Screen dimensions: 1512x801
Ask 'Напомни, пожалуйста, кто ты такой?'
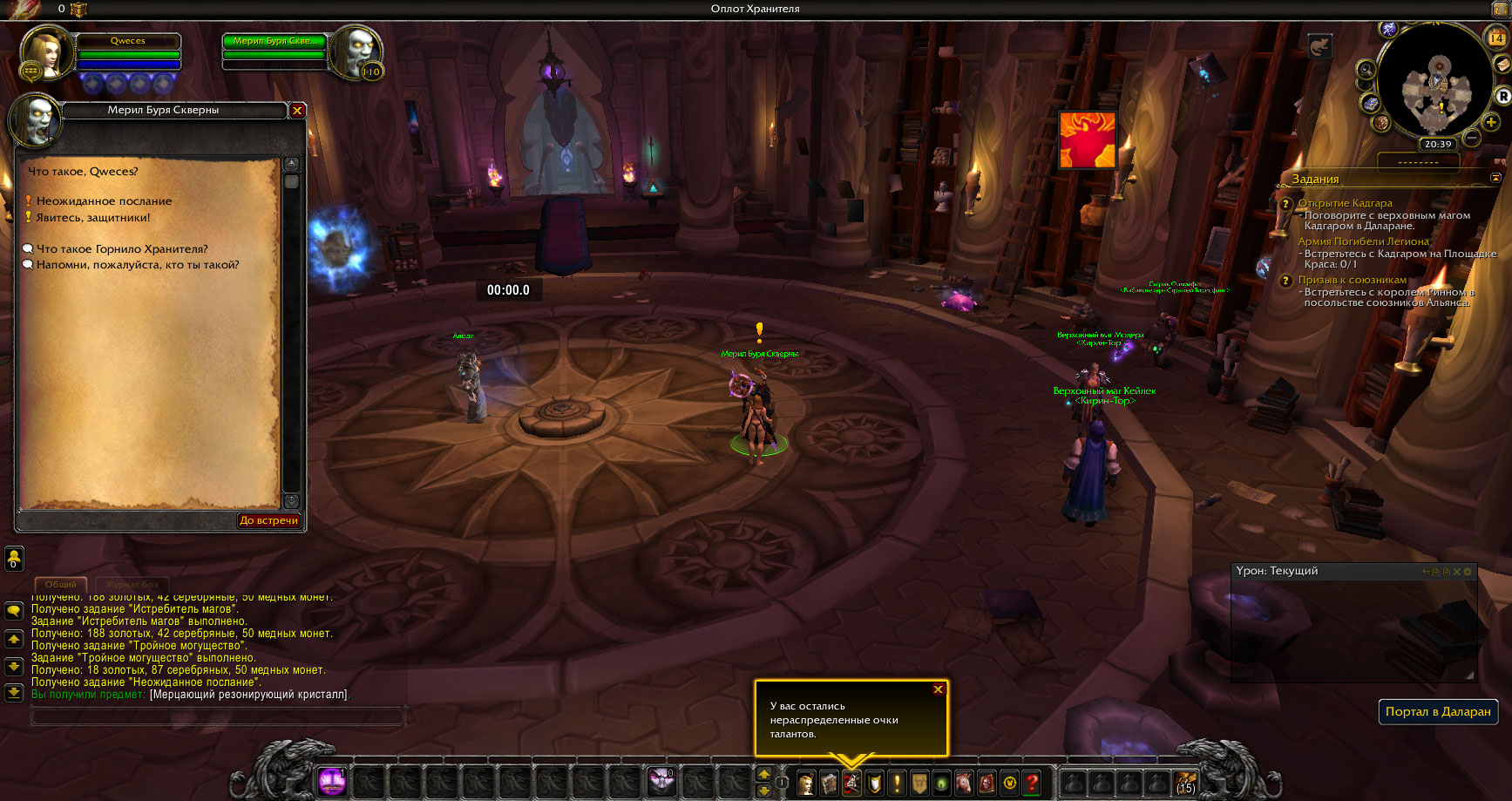click(137, 265)
